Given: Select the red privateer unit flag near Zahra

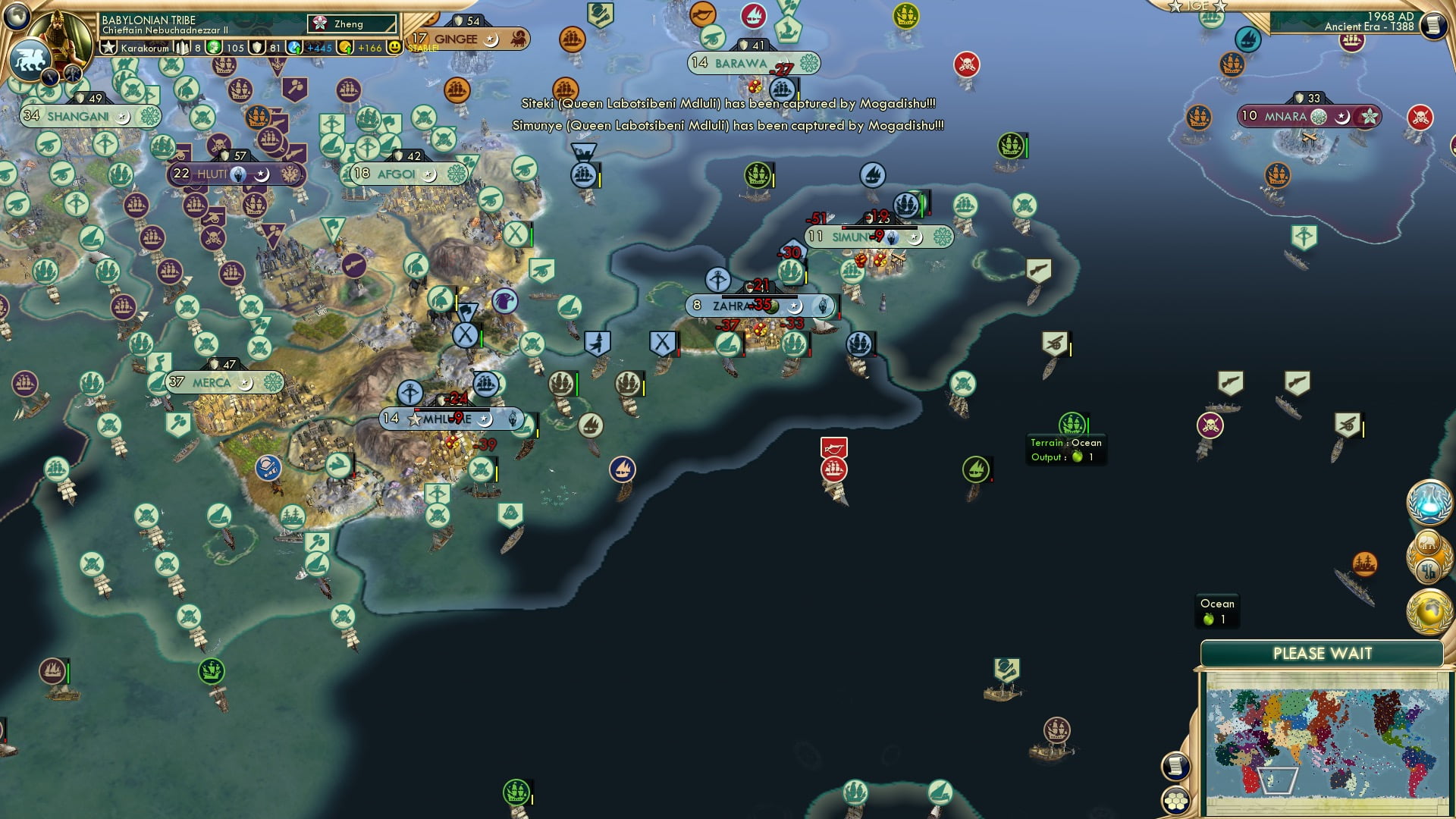Looking at the screenshot, I should click(833, 448).
